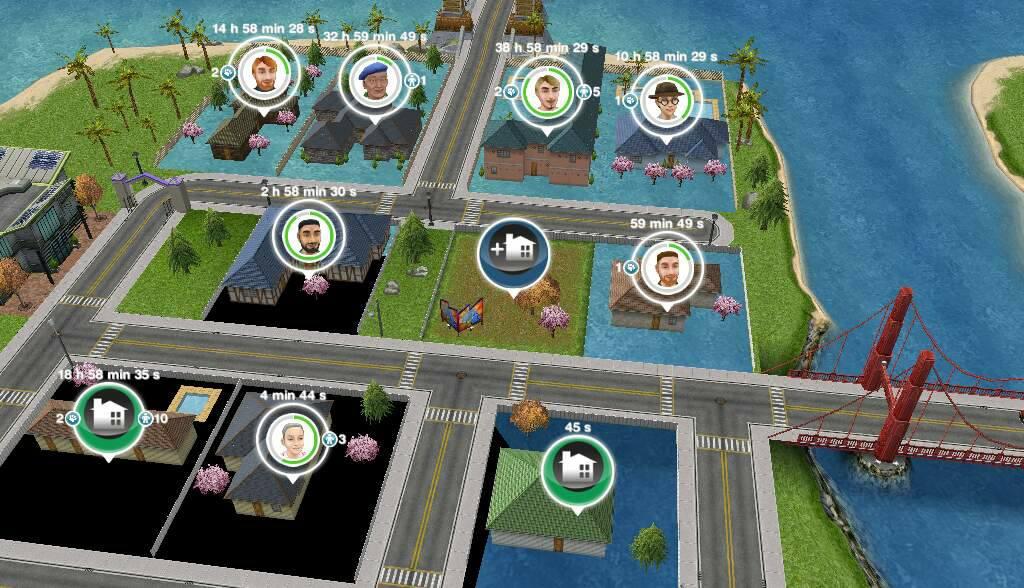This screenshot has height=588, width=1024.
Task: Choose the Sim with the 4 min timer
Action: click(291, 438)
